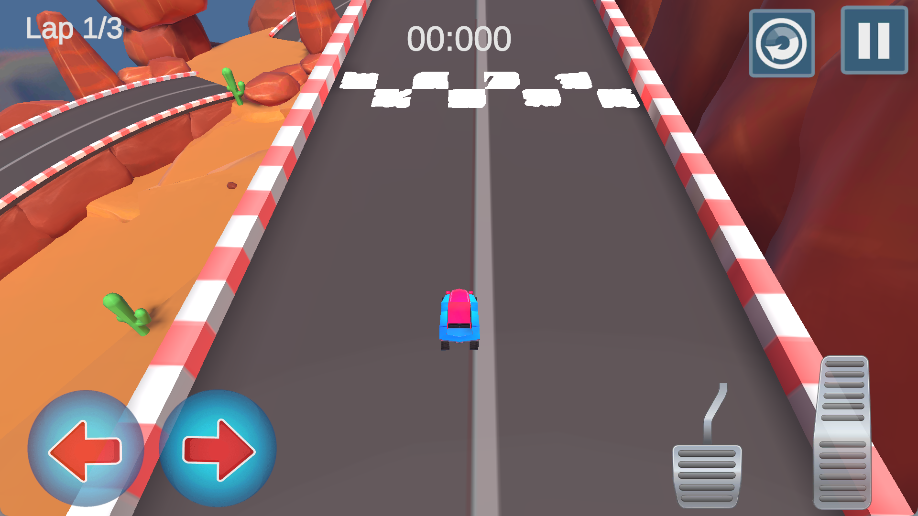Steer right with the right arrow button
The height and width of the screenshot is (516, 918).
click(218, 448)
